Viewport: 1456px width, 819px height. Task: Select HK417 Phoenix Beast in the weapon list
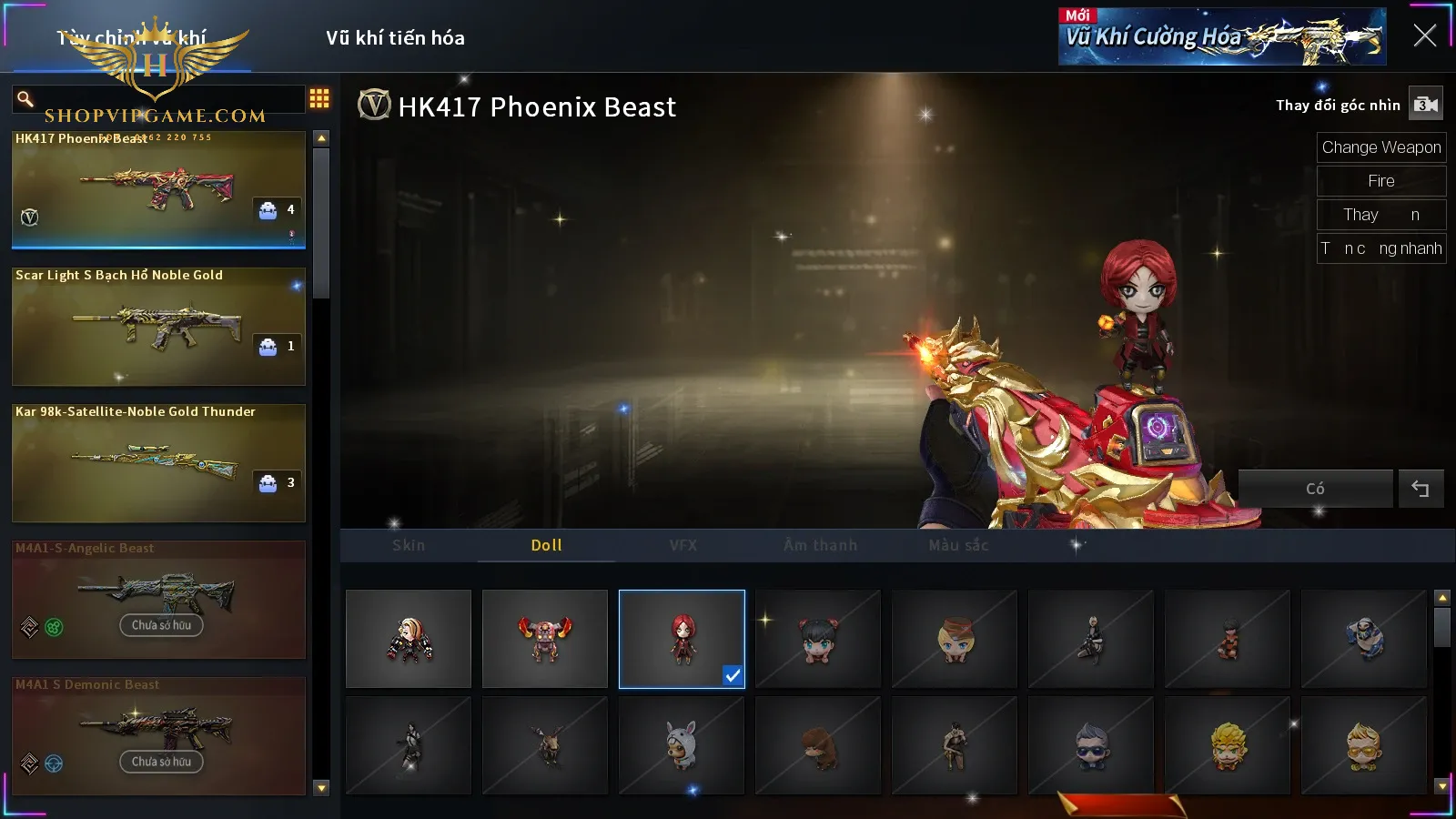coord(158,189)
